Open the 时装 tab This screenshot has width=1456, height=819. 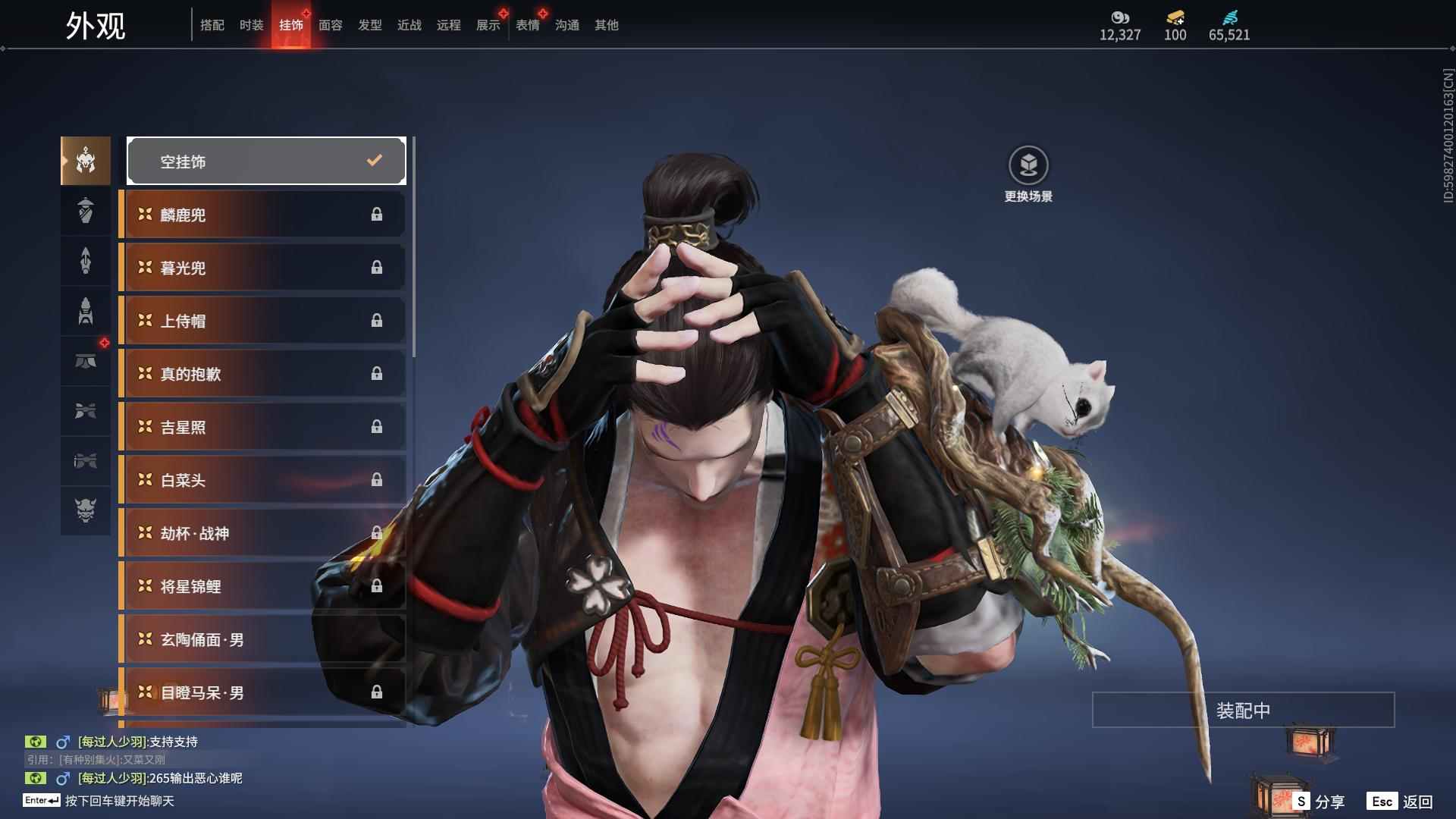[252, 25]
